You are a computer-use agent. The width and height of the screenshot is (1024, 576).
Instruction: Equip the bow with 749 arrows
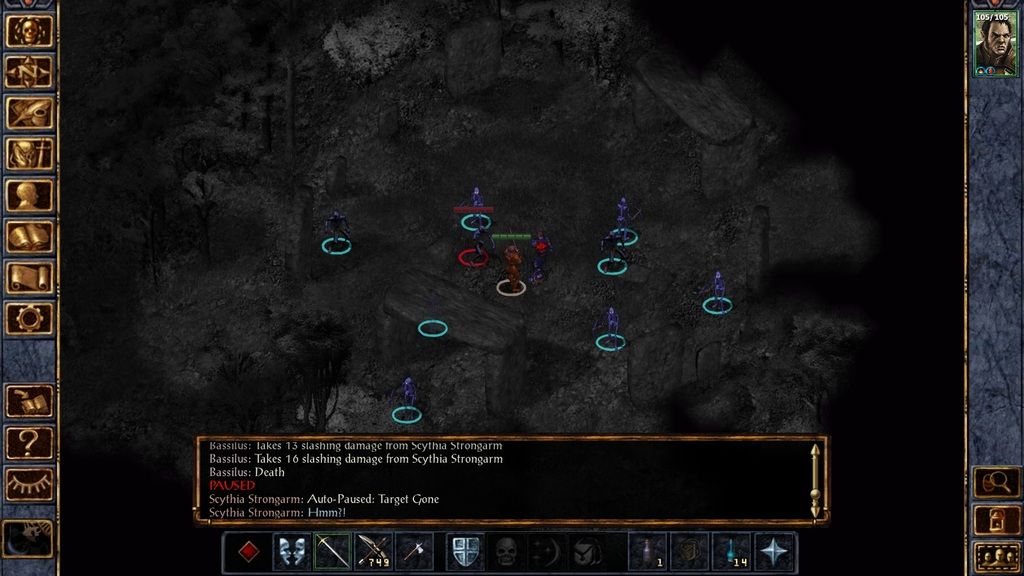coord(373,552)
